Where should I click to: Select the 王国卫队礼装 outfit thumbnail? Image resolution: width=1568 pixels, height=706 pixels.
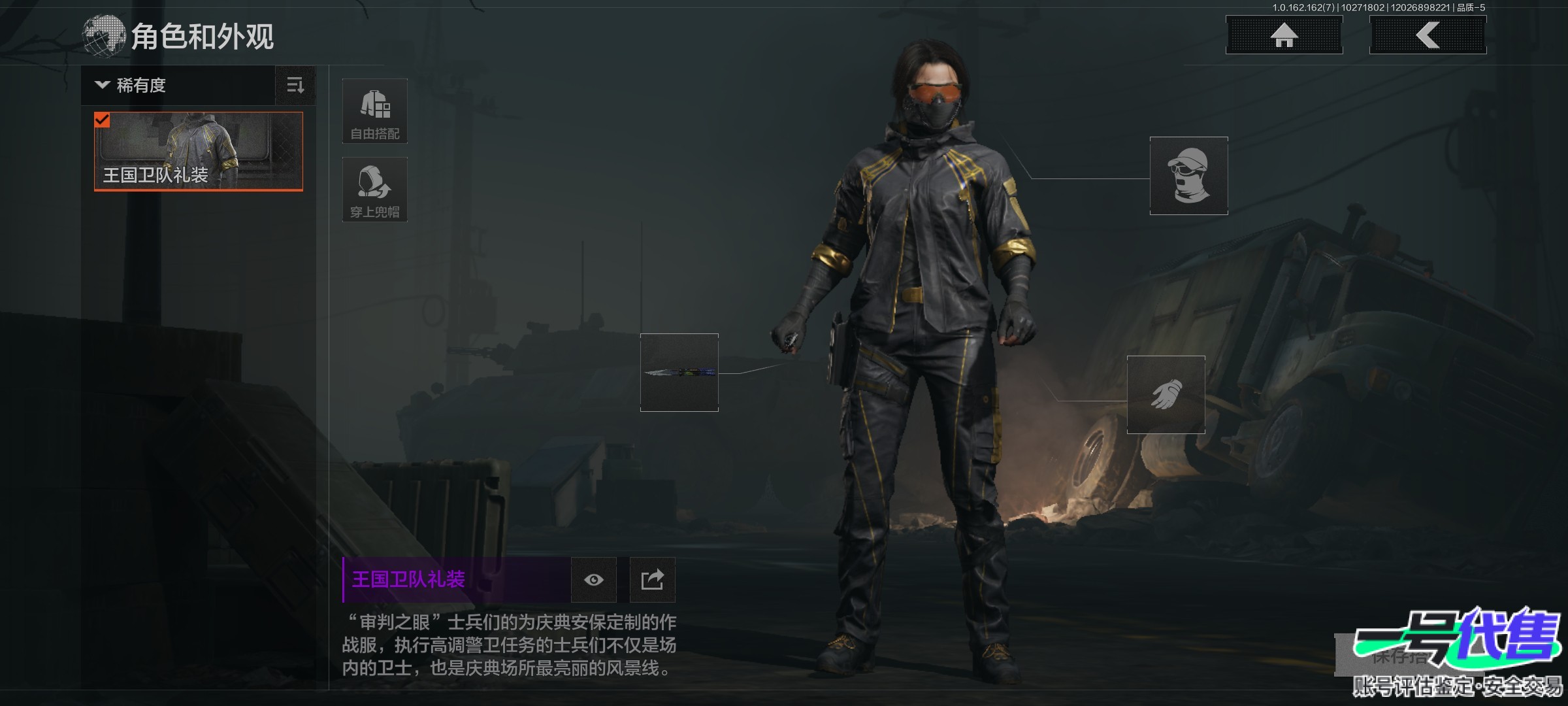click(x=199, y=151)
